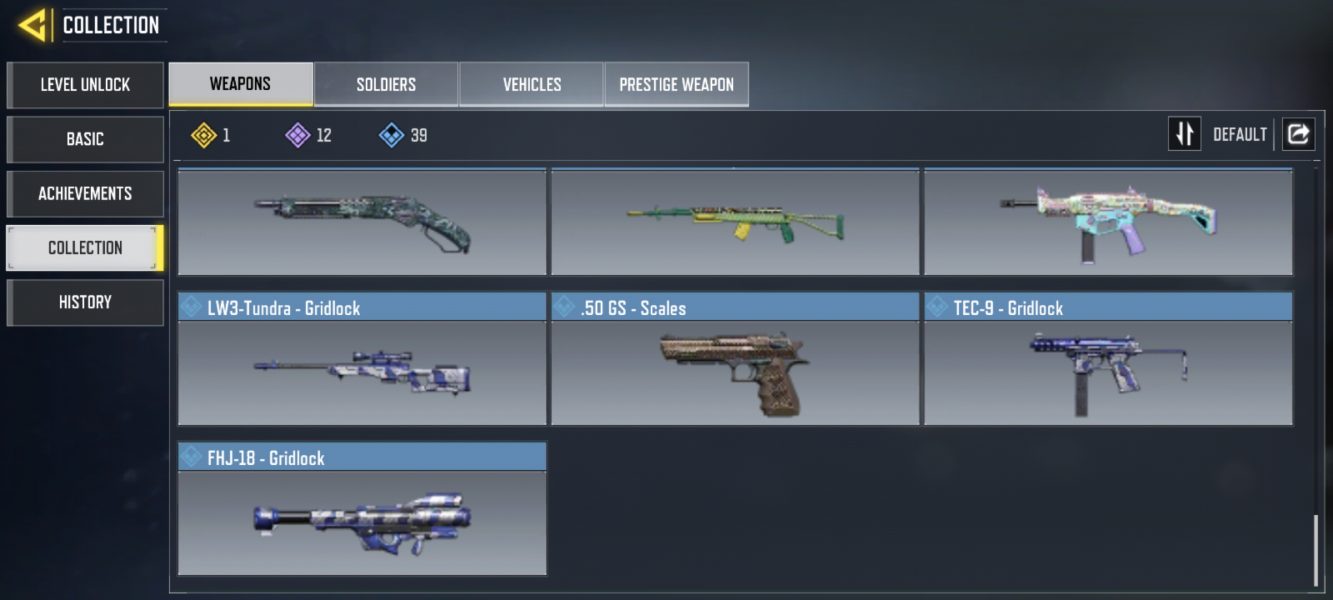
Task: Show the Vehicles tab
Action: tap(531, 84)
